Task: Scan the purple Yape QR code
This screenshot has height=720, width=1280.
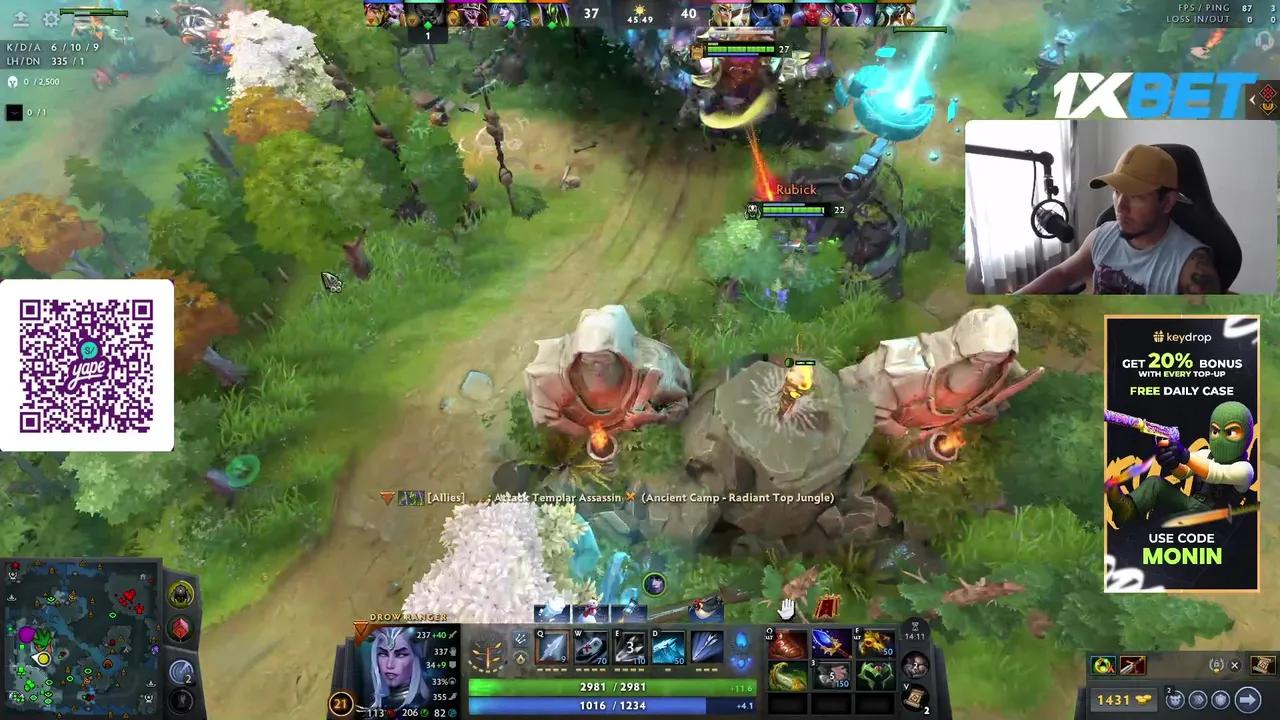Action: tap(87, 363)
